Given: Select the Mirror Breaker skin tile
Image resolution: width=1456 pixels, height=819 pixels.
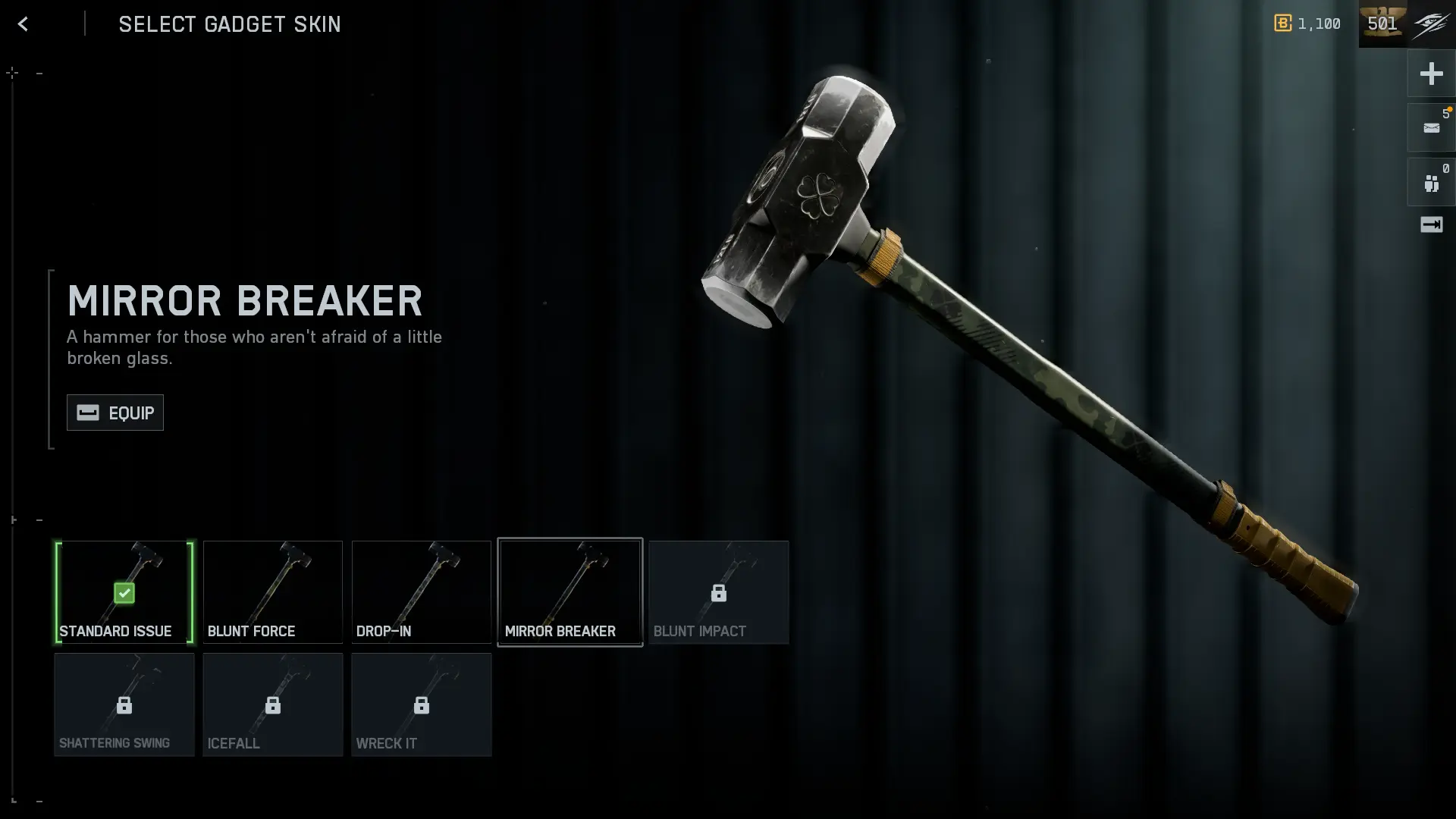Looking at the screenshot, I should (570, 592).
